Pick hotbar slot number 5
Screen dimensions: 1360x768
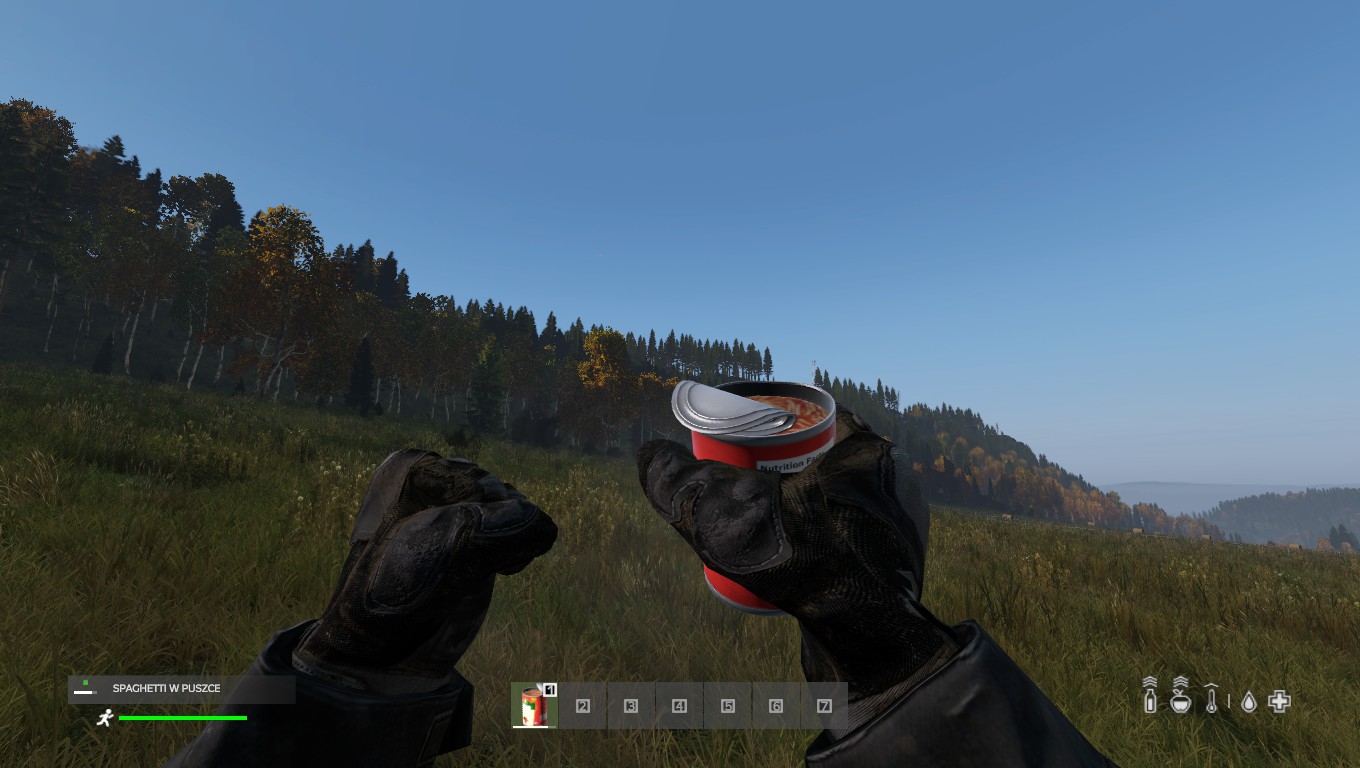728,706
